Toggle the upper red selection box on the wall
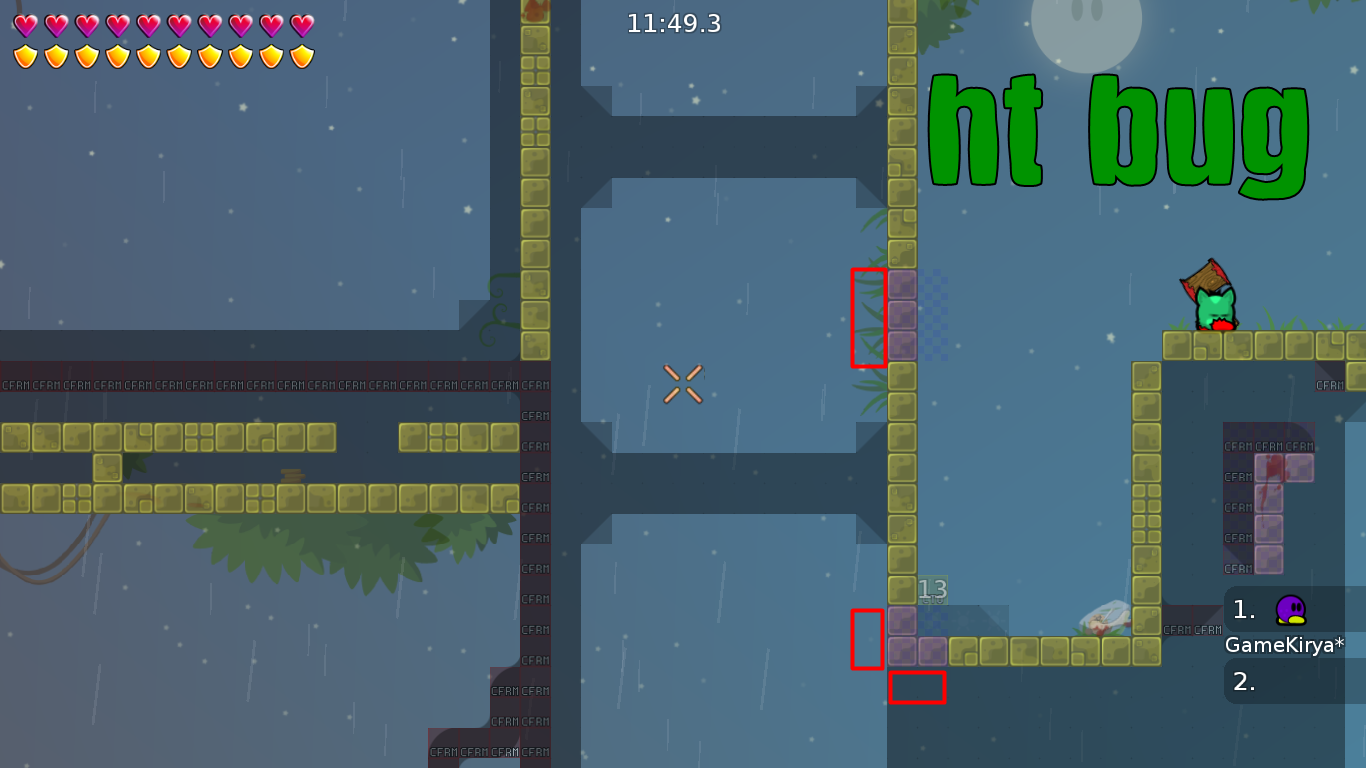1366x768 pixels. coord(870,315)
